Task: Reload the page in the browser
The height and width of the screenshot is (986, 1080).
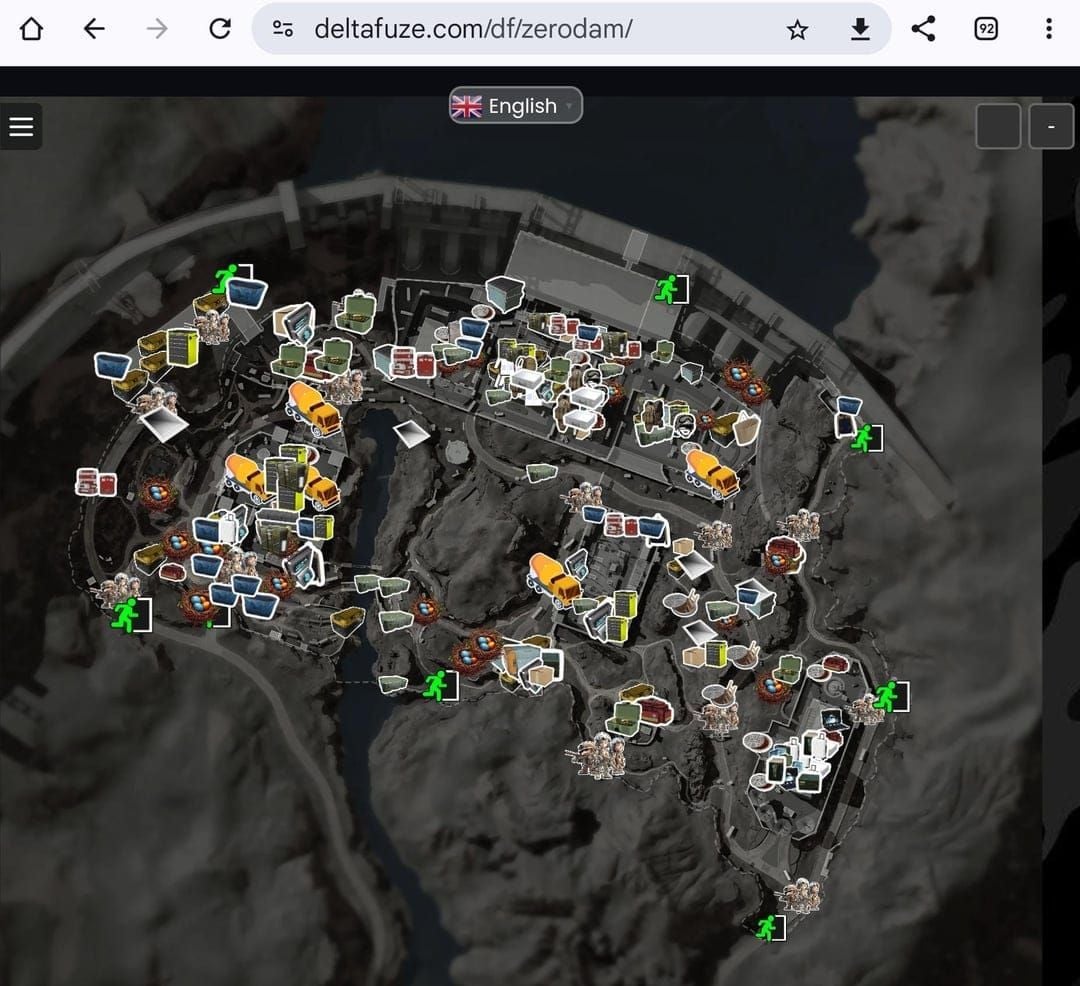Action: [220, 29]
